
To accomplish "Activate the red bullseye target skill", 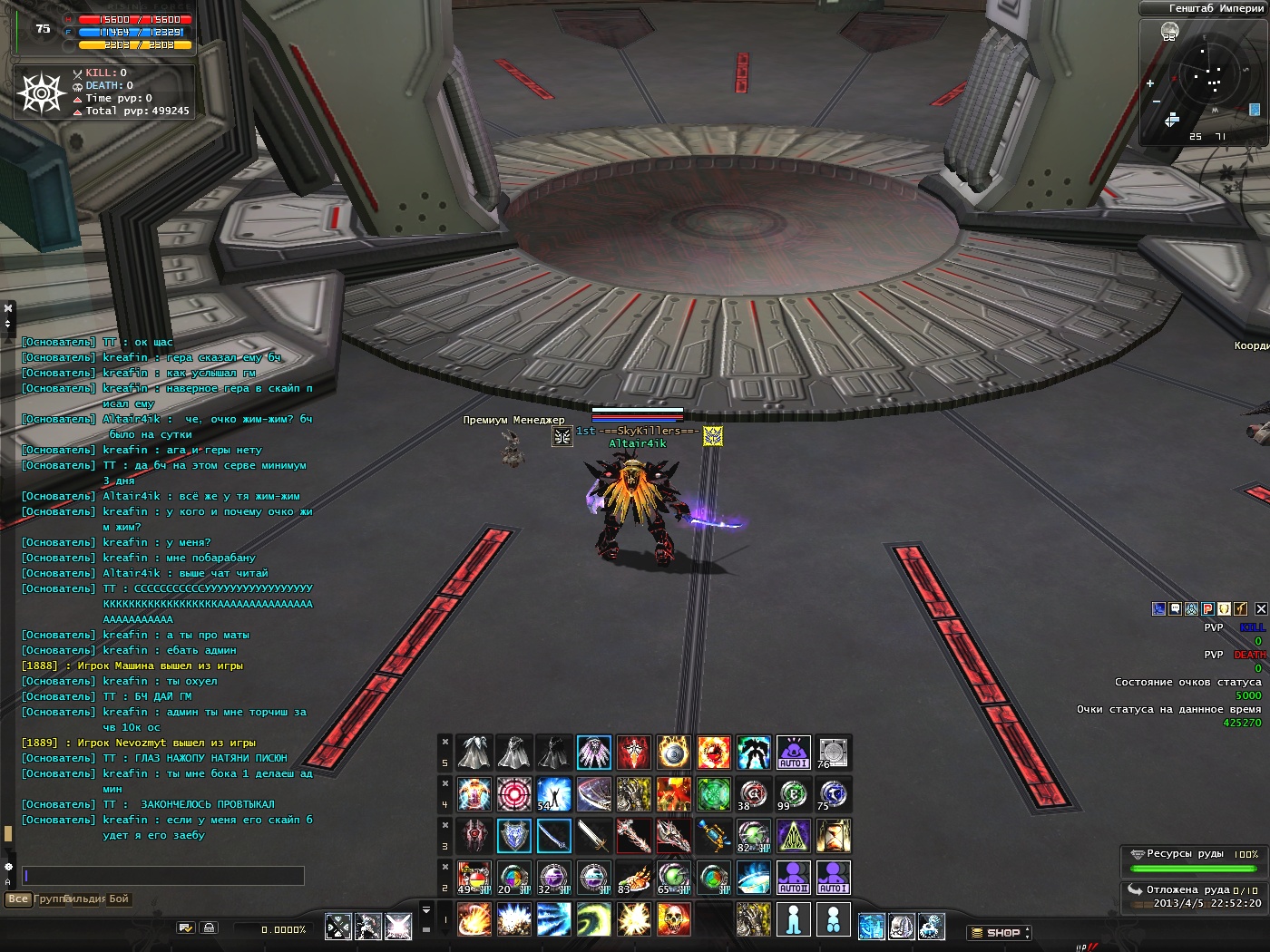I will 513,794.
